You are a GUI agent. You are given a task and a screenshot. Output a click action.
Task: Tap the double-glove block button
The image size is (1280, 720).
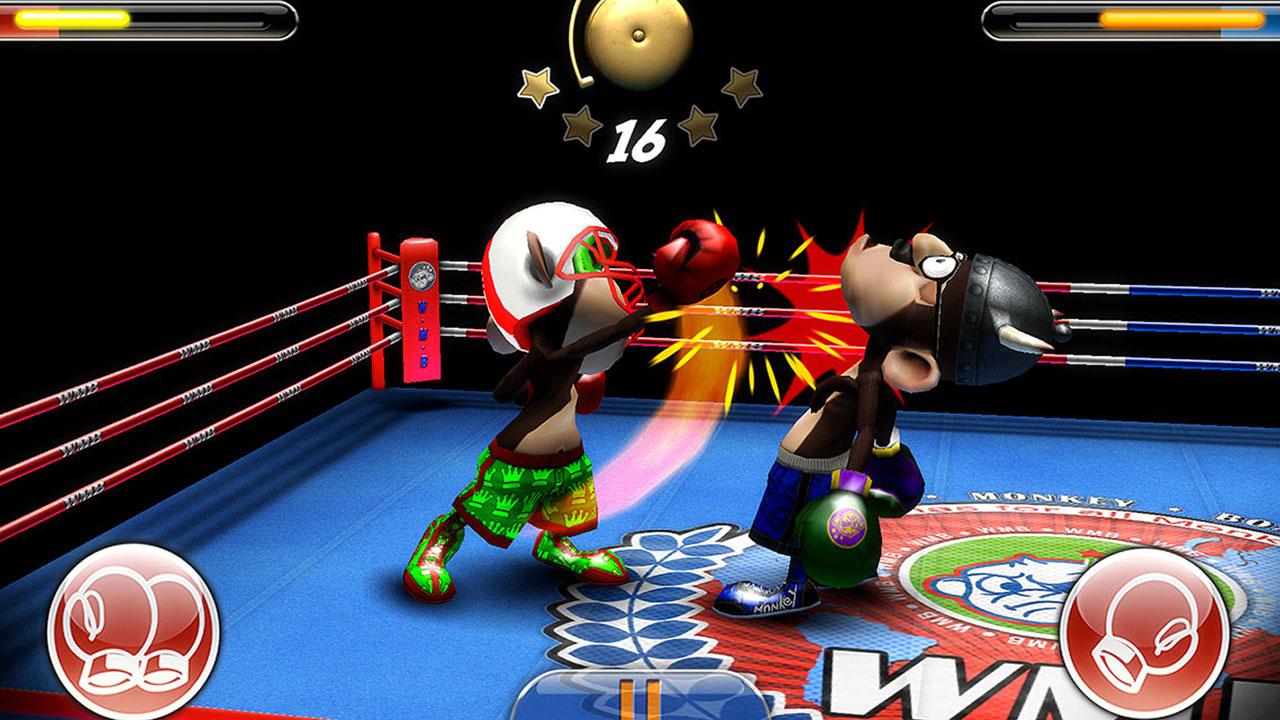tap(133, 630)
